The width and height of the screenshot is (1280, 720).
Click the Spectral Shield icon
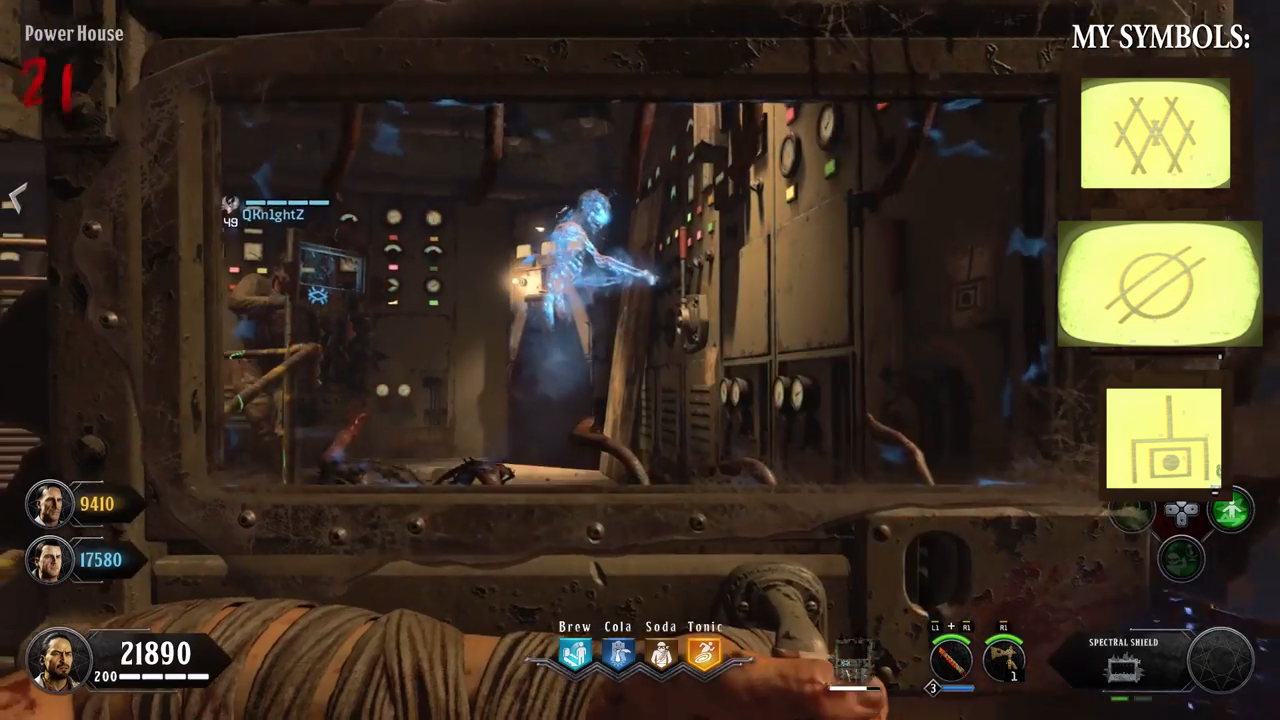point(1125,668)
